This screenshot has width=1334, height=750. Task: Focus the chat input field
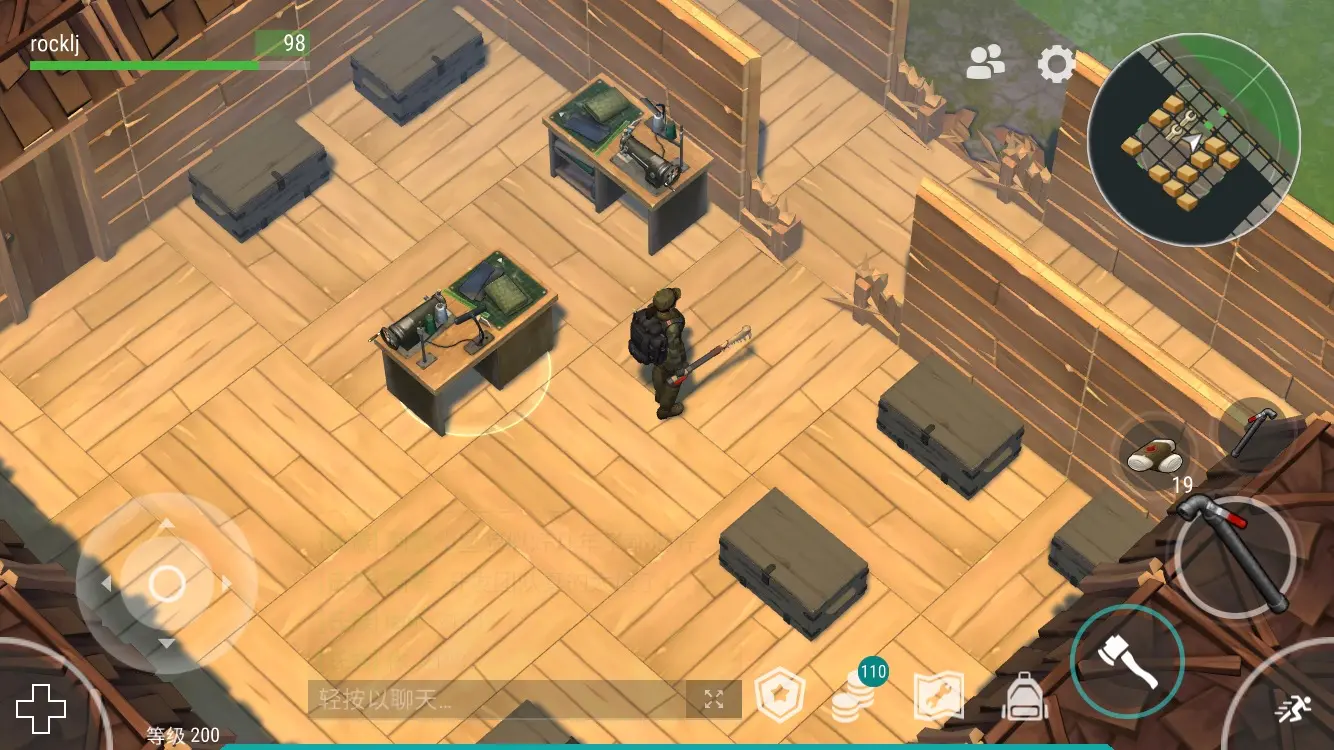click(x=495, y=699)
